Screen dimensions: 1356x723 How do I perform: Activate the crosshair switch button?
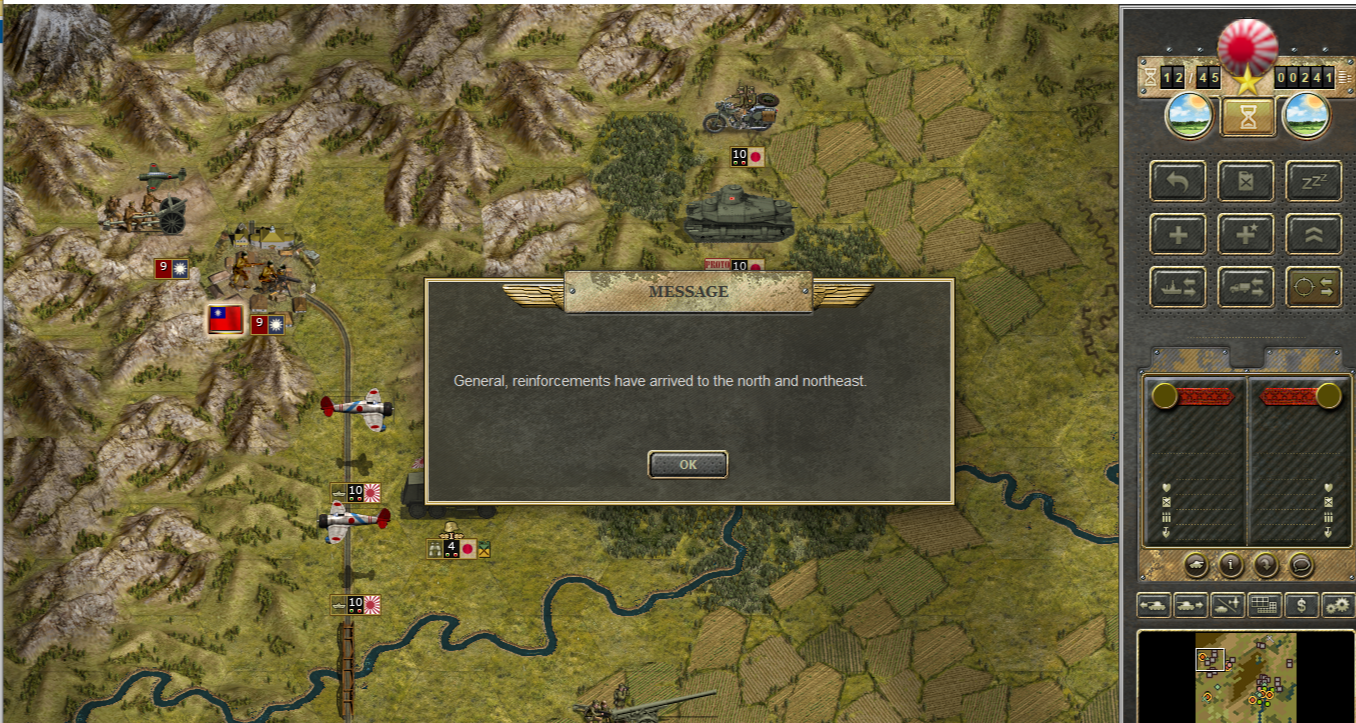(x=1312, y=287)
